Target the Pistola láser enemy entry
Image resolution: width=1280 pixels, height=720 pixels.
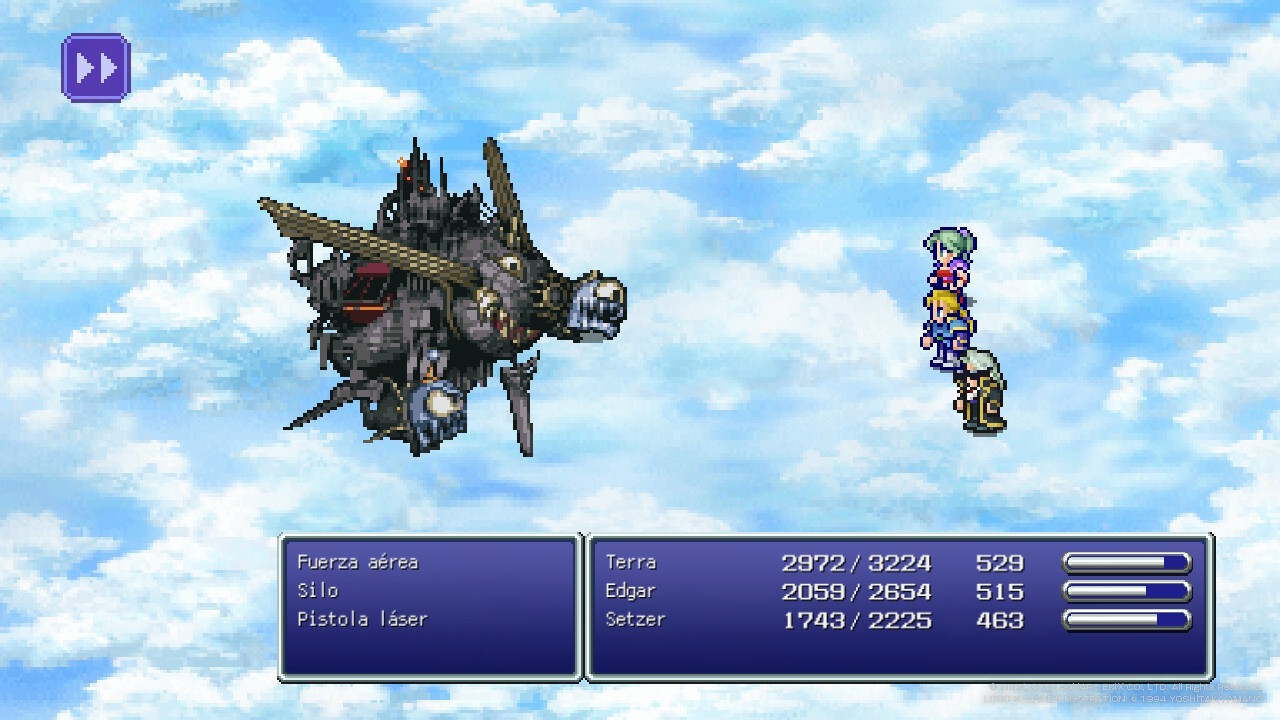point(362,620)
